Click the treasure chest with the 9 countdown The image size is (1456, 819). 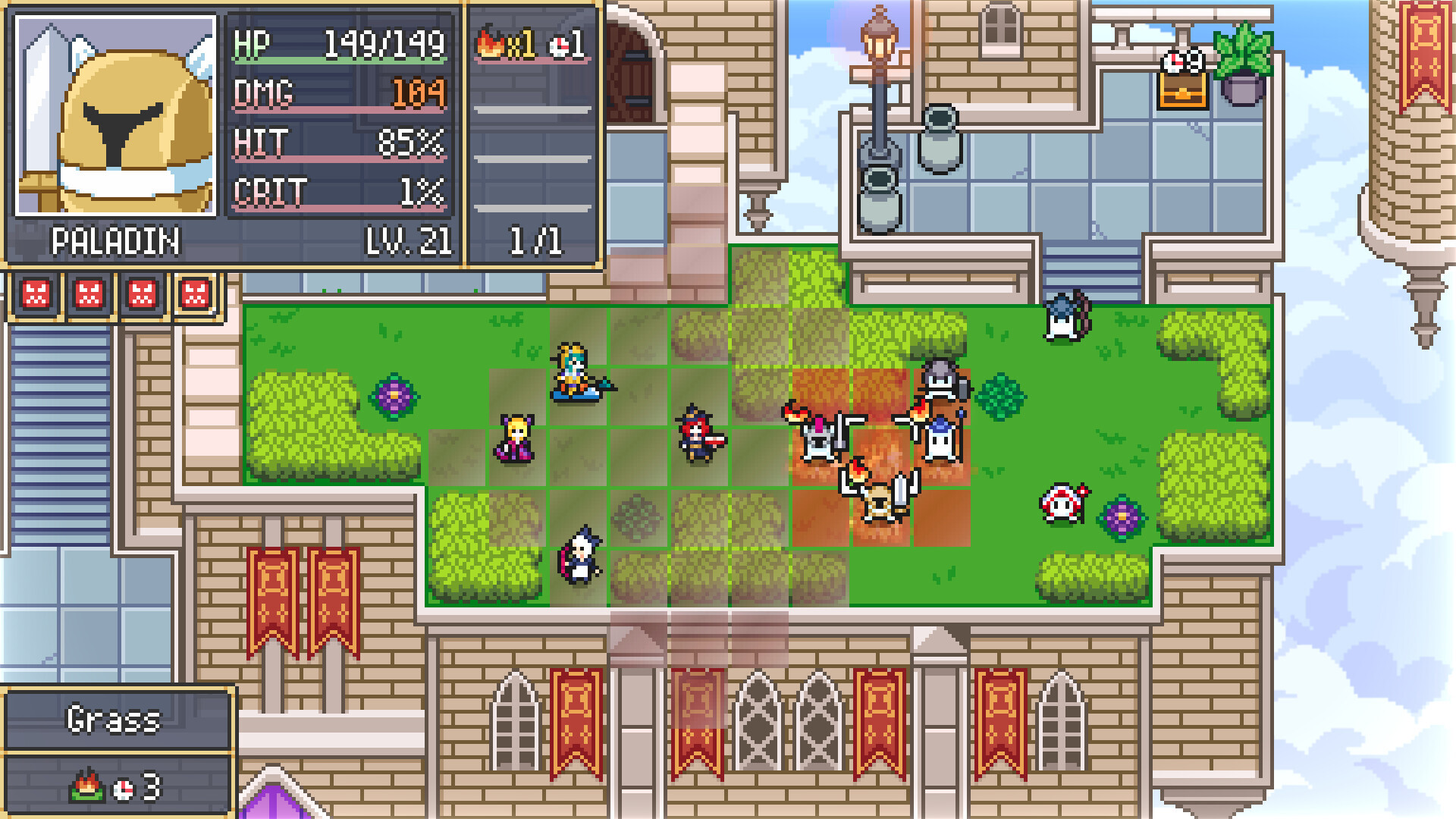(1181, 91)
